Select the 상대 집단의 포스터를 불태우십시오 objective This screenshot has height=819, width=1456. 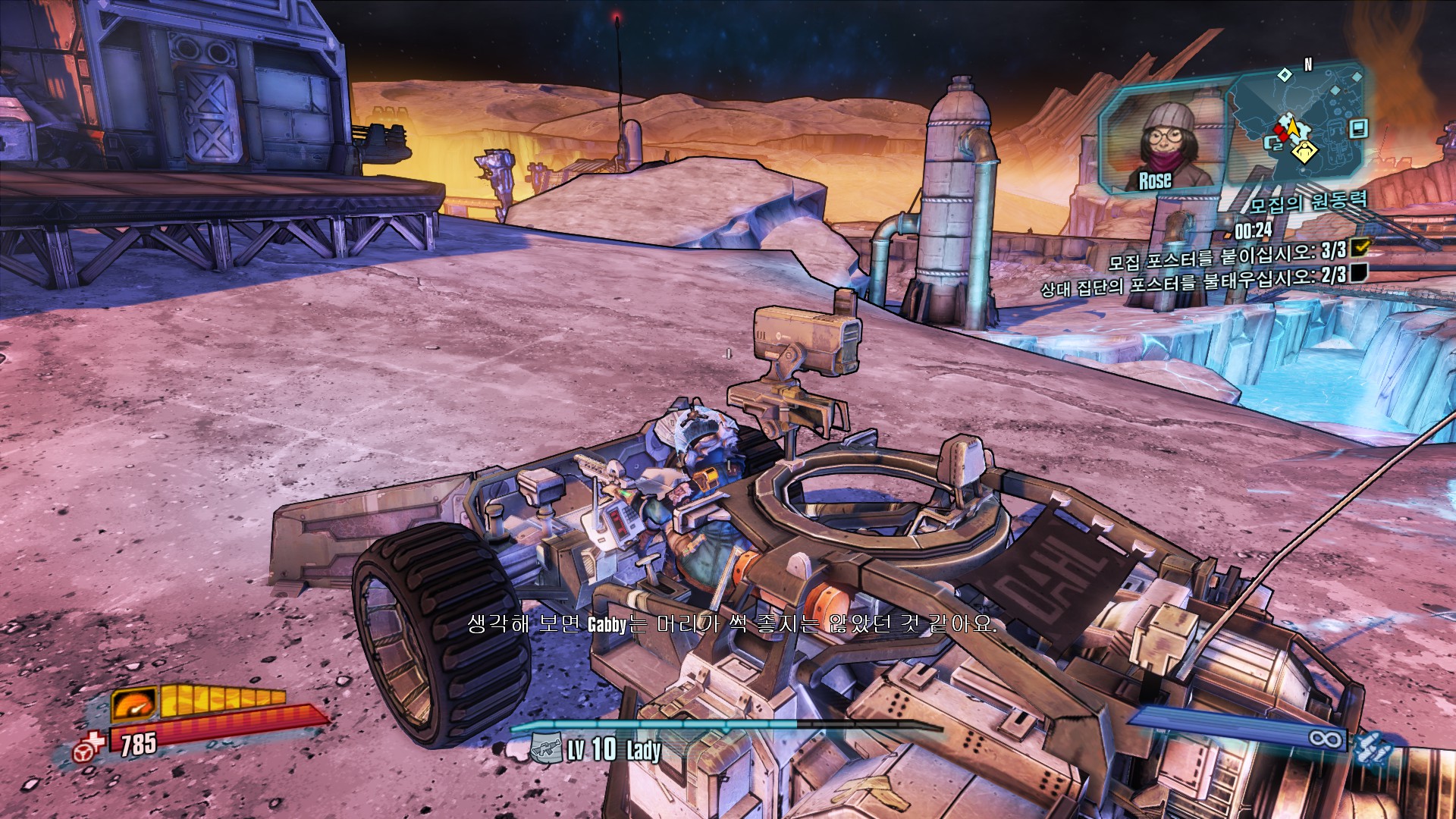1192,281
